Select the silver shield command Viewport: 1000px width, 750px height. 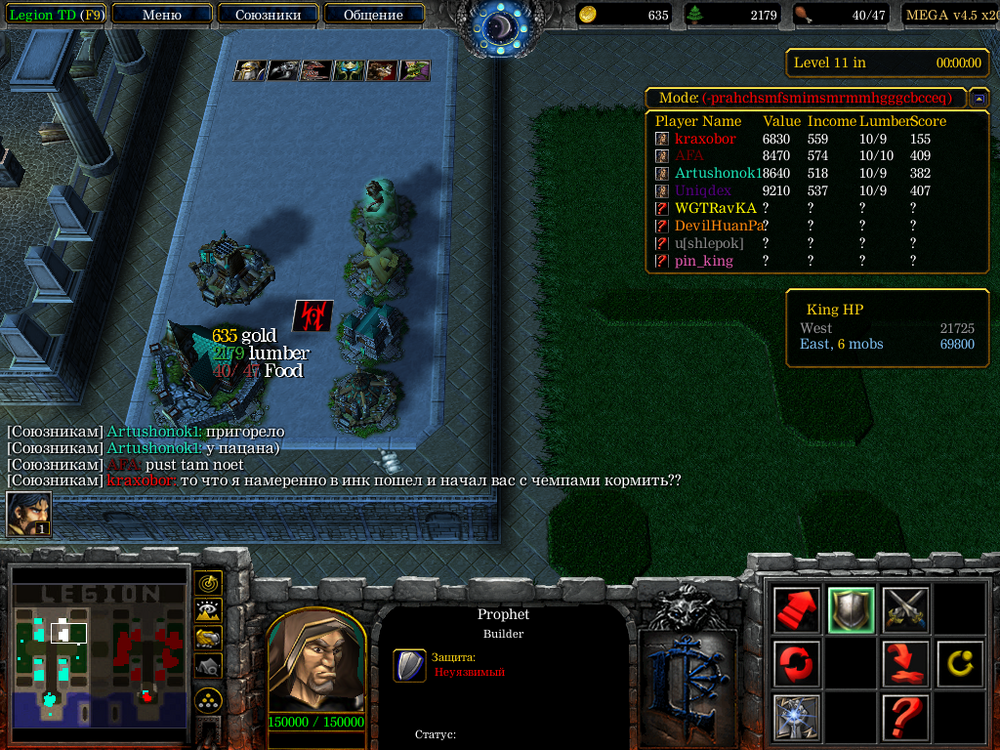[x=851, y=609]
